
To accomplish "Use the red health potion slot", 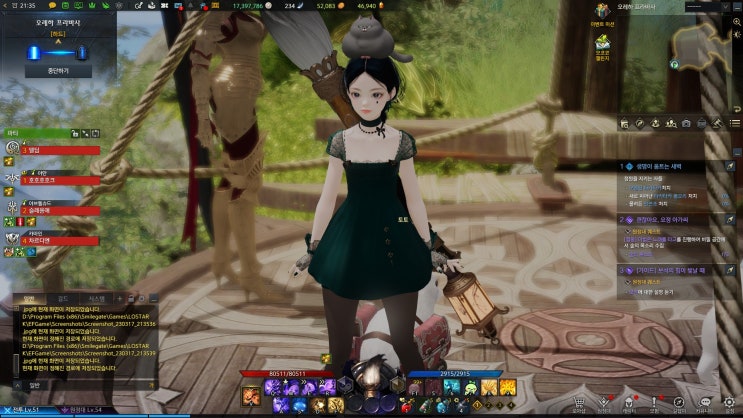I will point(405,406).
